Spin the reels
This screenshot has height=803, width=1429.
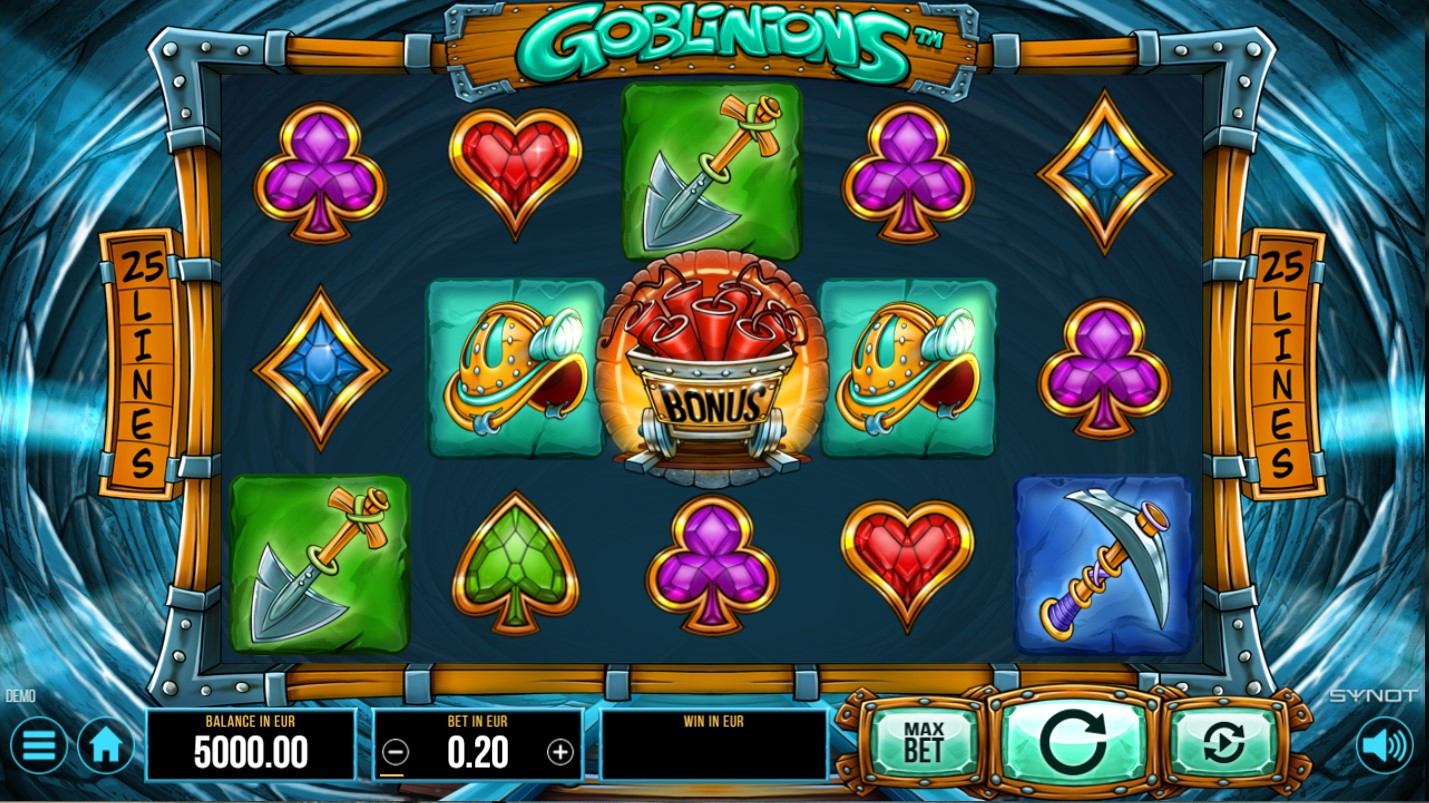point(1073,742)
